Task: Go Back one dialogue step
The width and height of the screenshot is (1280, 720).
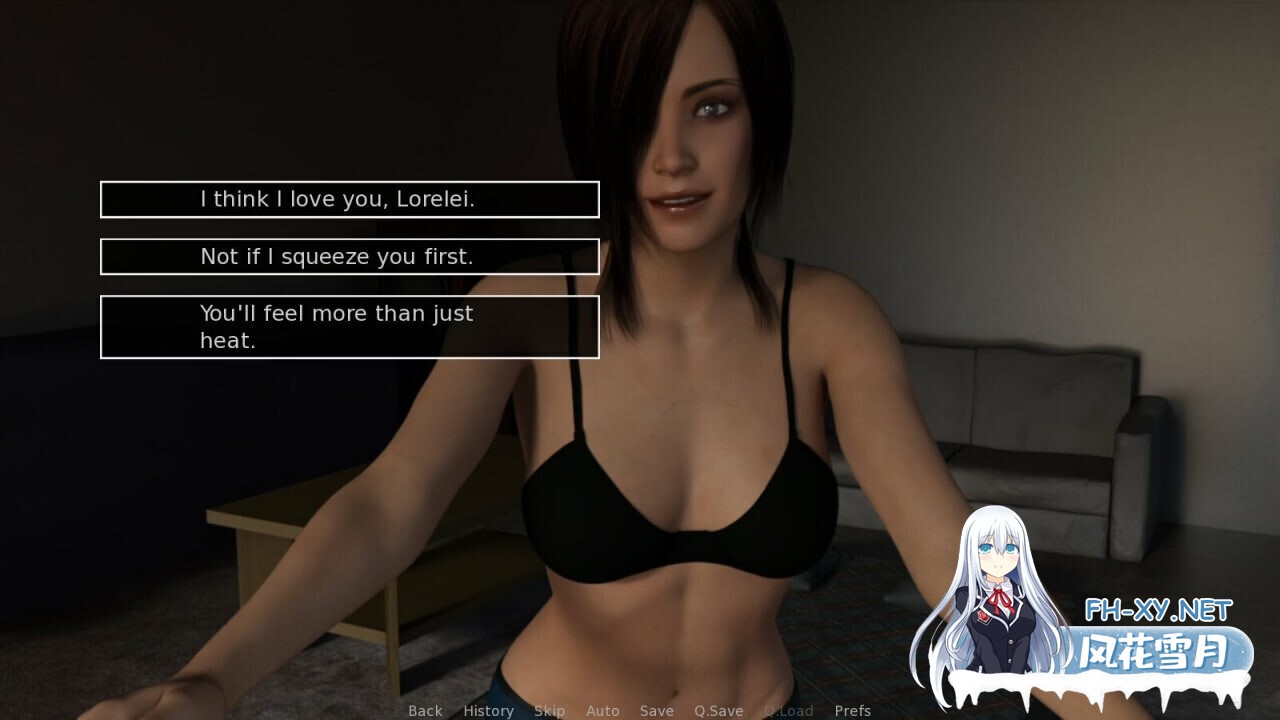Action: click(x=425, y=710)
